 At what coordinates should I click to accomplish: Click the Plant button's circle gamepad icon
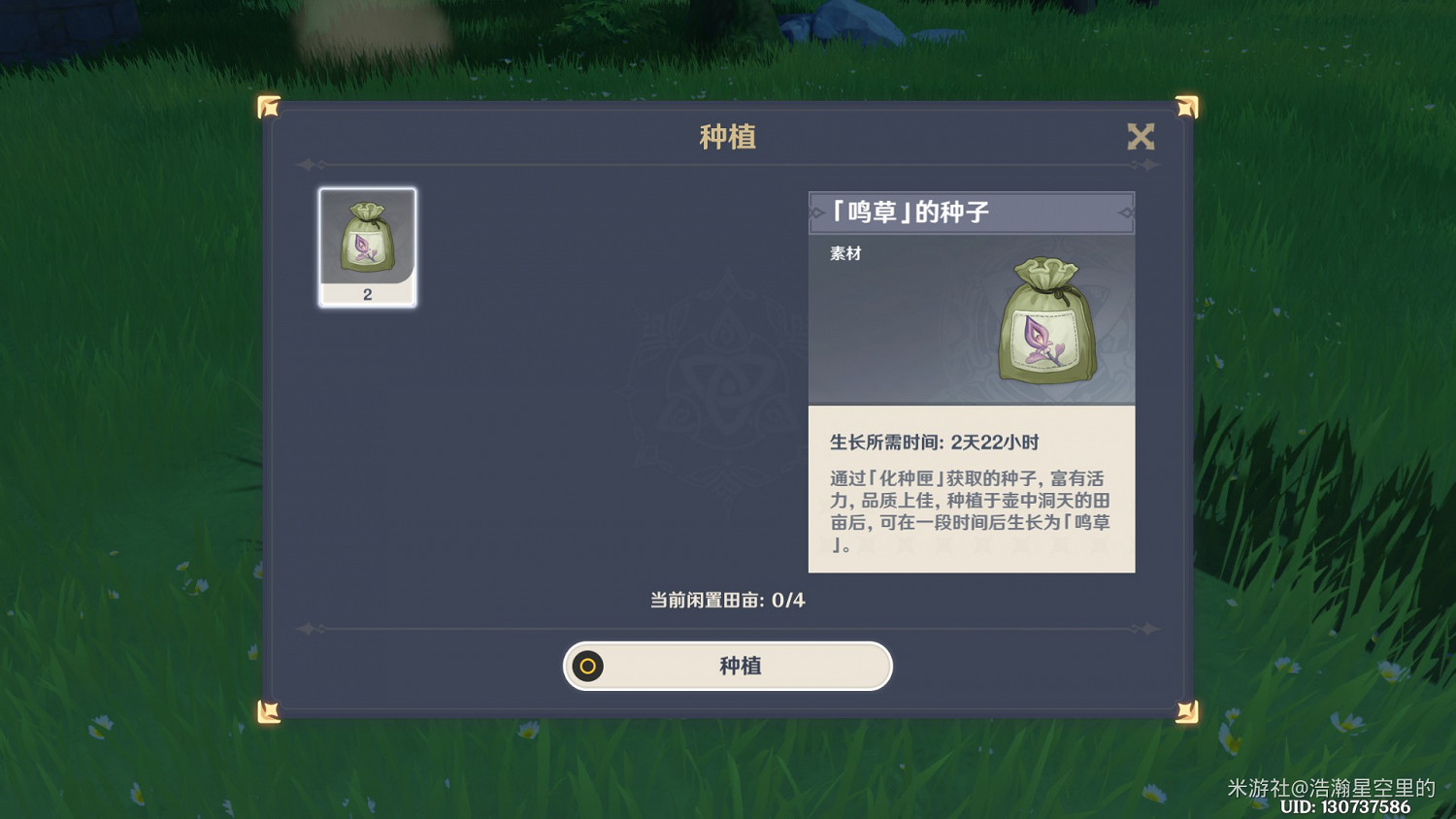(x=587, y=667)
